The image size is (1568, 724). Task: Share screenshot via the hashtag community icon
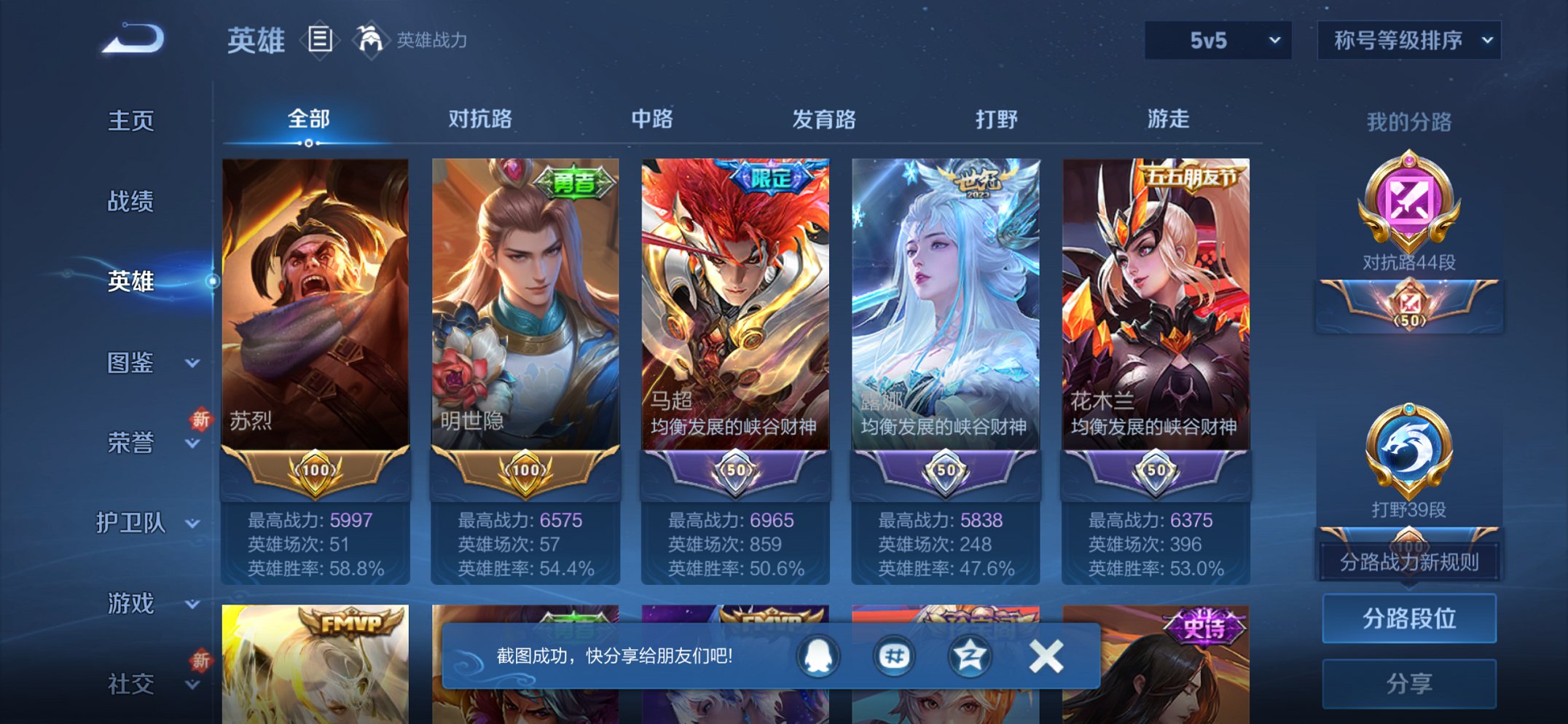(895, 655)
